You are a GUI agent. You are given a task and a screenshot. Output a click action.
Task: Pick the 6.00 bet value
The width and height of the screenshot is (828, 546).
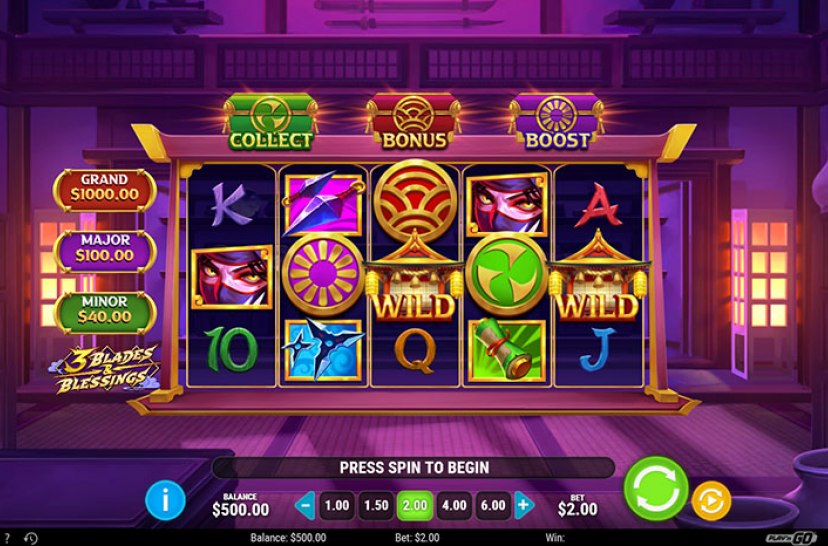(492, 505)
